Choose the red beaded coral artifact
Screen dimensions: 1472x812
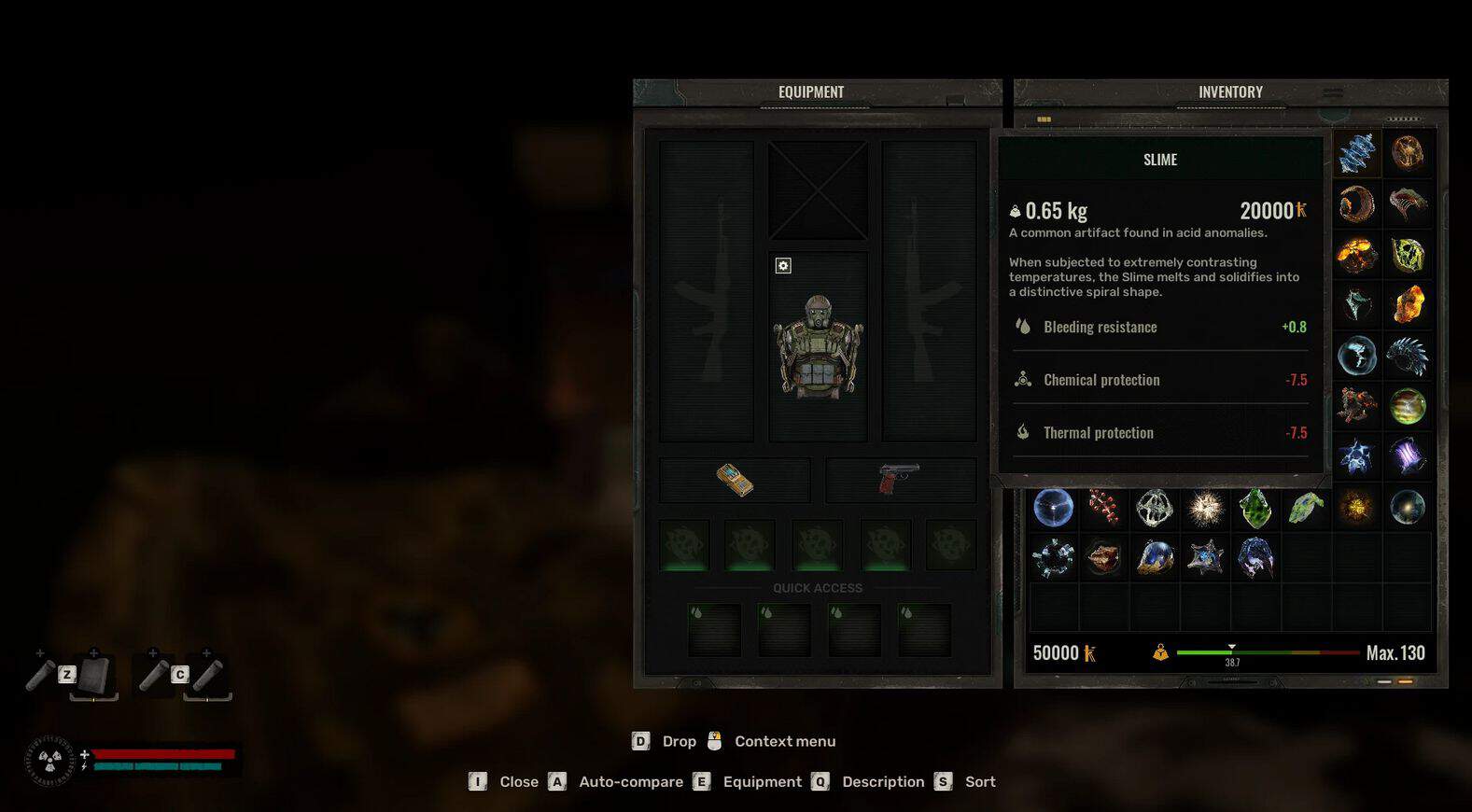coord(1104,509)
